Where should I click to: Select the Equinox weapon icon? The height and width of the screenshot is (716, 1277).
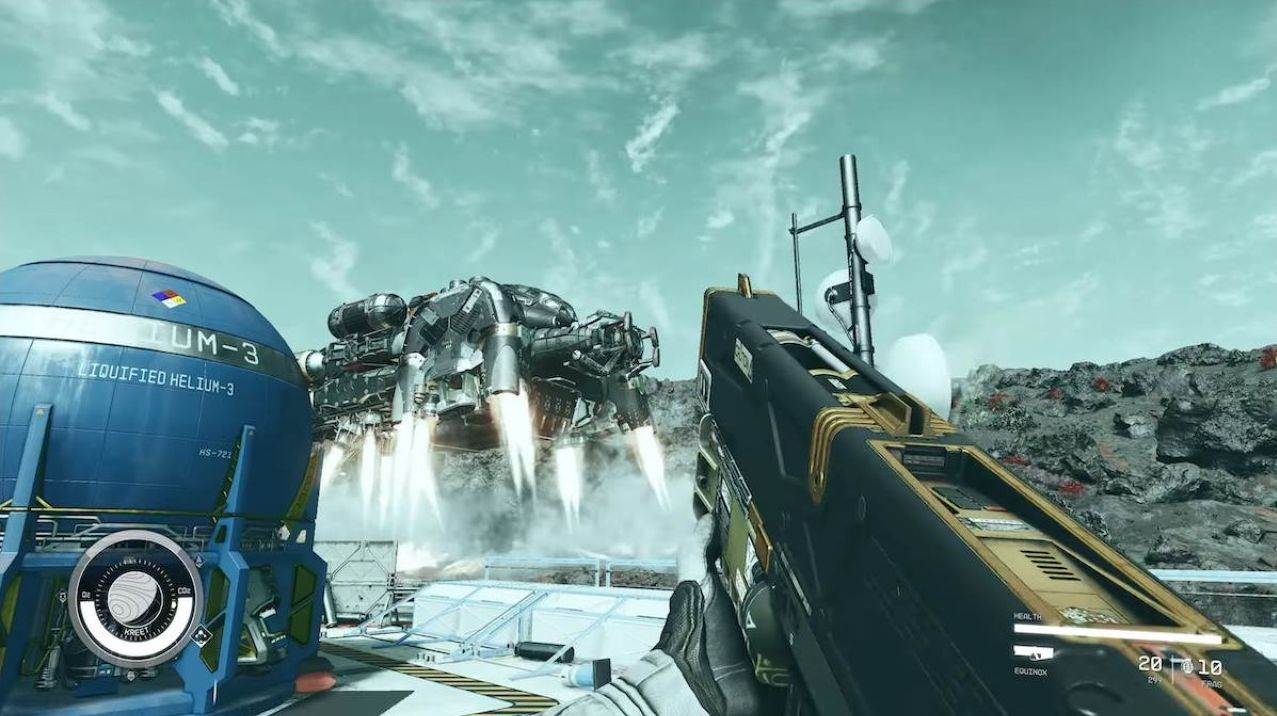point(1033,653)
